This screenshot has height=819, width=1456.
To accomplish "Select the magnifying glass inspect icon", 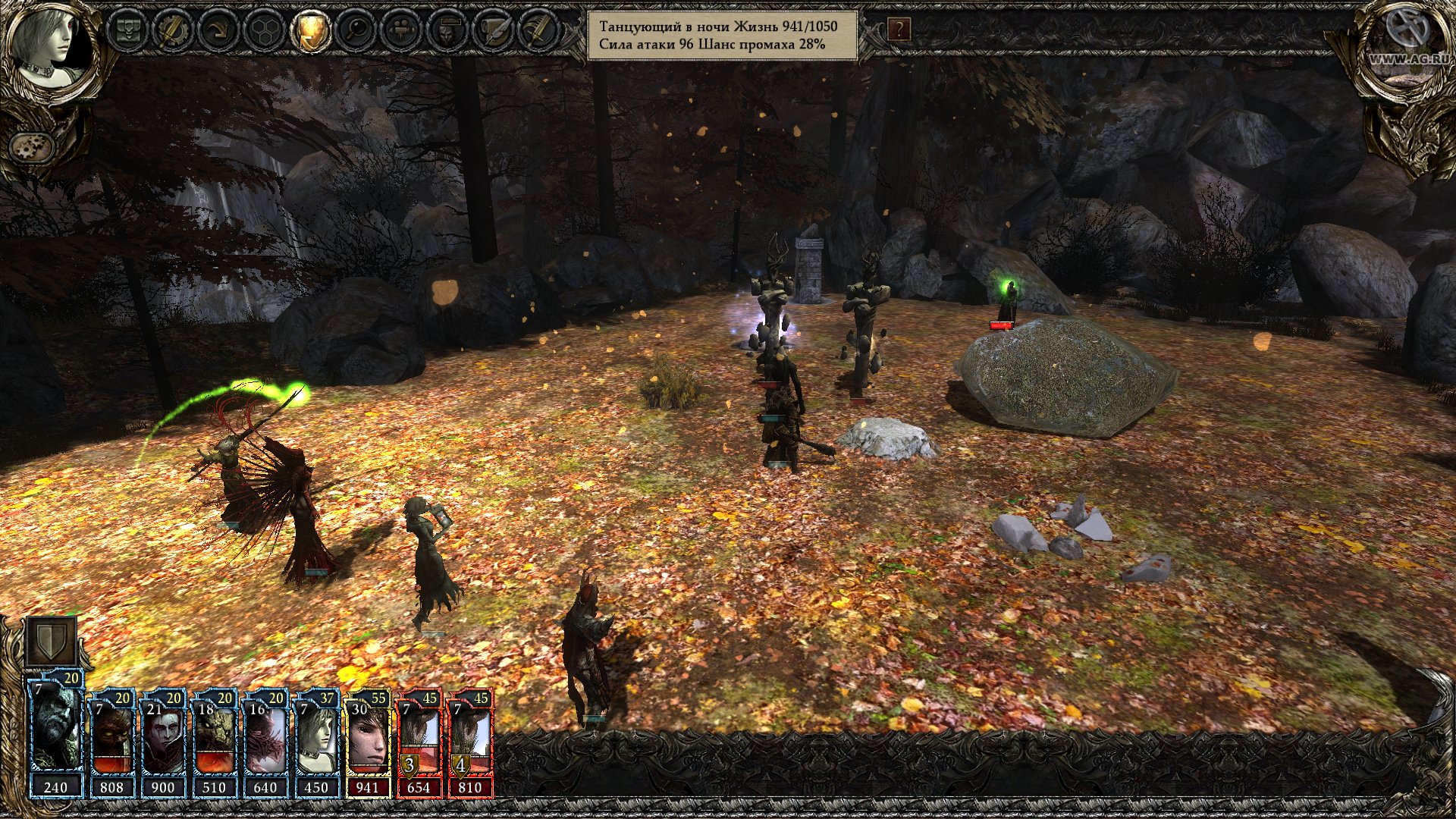I will [x=356, y=30].
